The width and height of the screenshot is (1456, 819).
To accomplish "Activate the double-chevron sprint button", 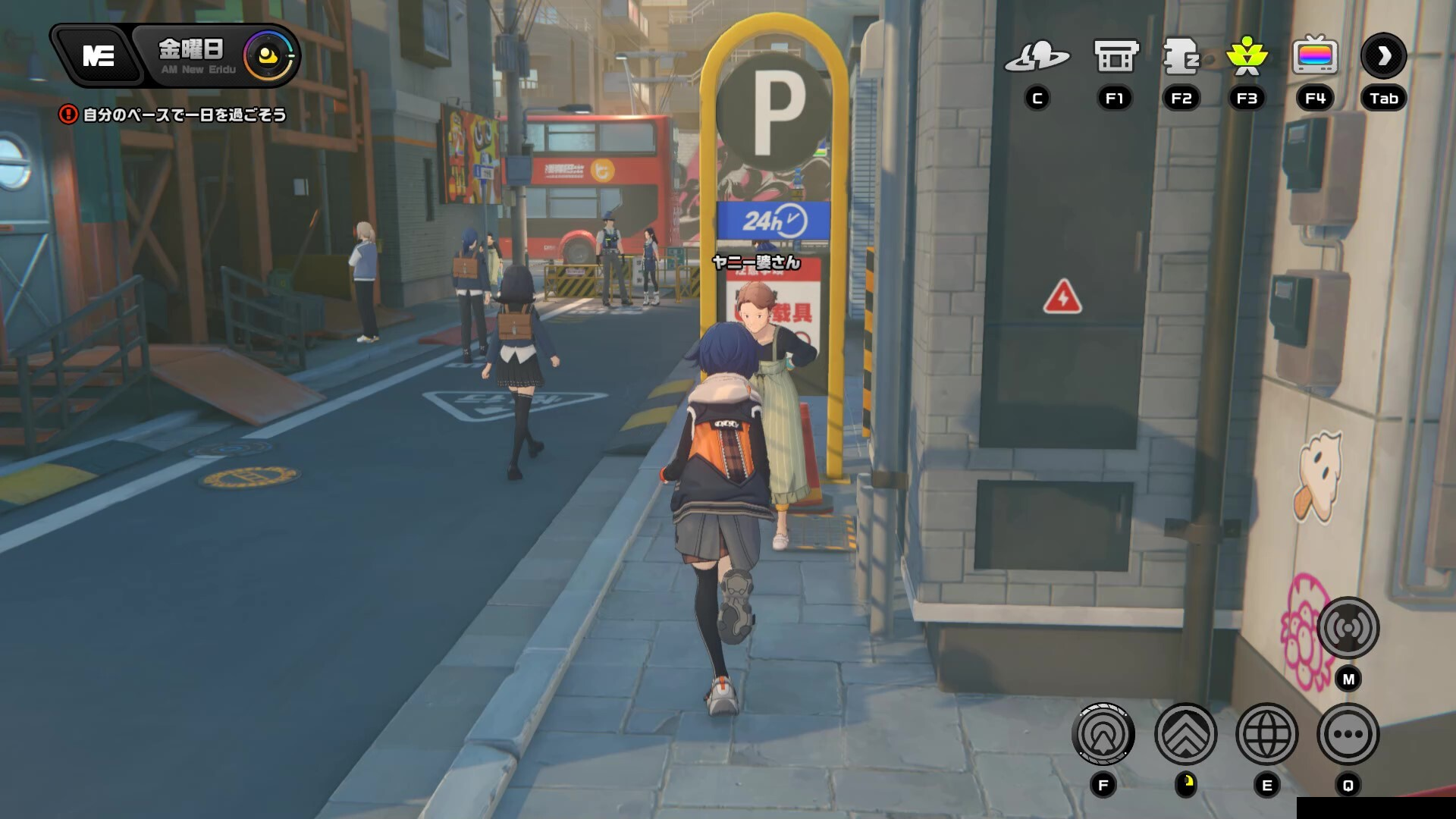I will click(x=1185, y=734).
